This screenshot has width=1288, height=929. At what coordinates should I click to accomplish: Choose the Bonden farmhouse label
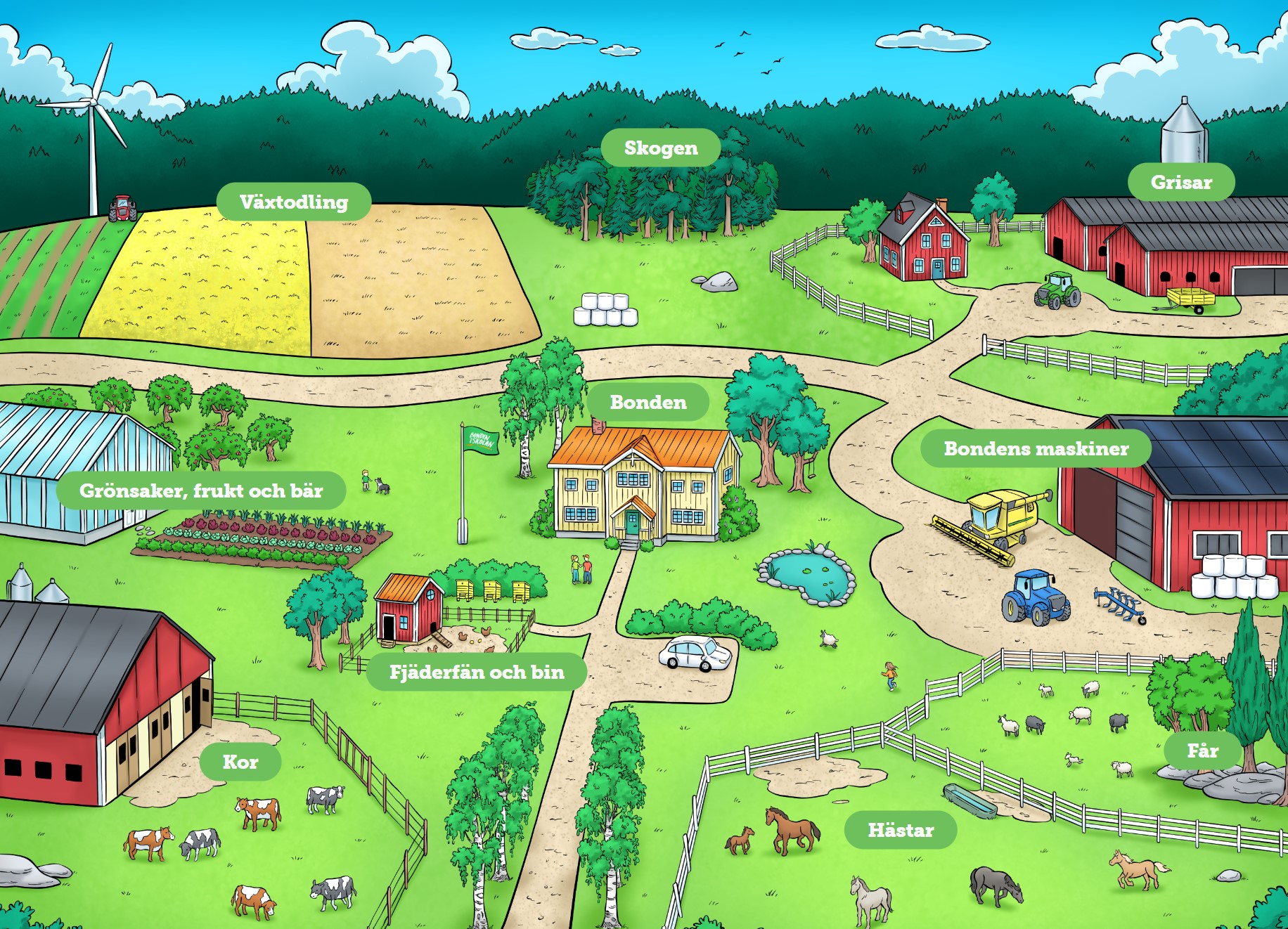click(648, 403)
